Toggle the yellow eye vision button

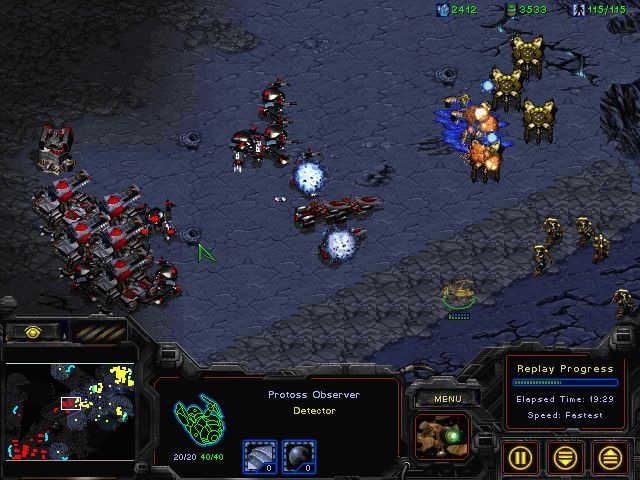tap(32, 332)
